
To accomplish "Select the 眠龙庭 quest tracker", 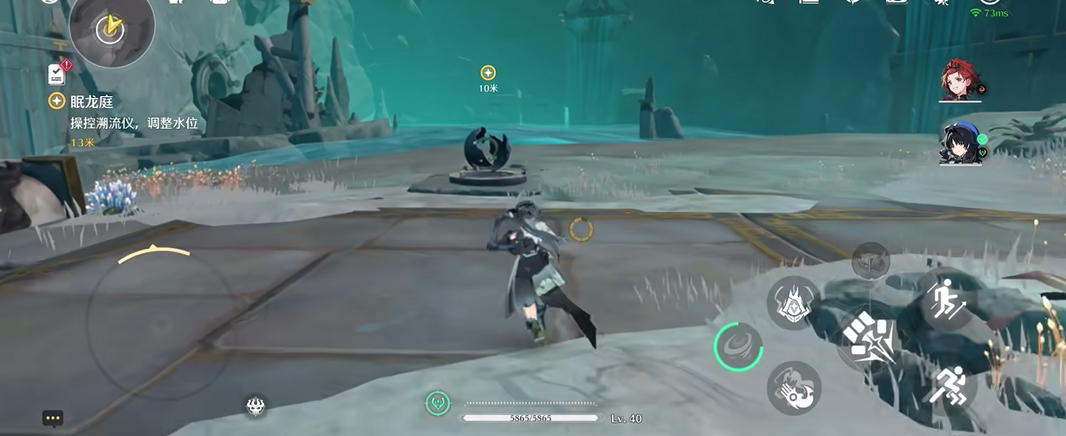I will click(x=90, y=102).
